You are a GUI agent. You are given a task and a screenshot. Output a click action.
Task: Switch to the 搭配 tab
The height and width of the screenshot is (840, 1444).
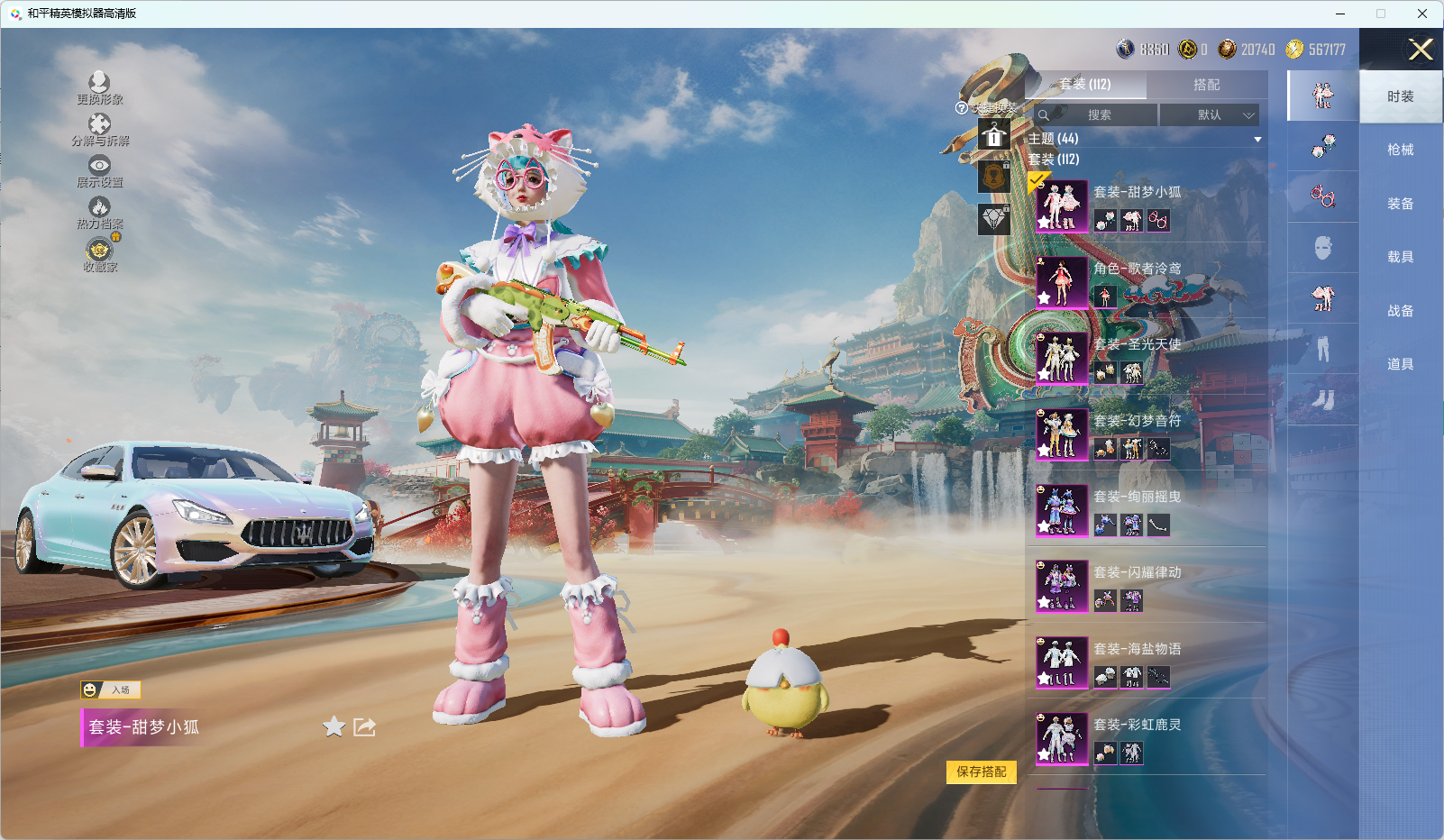click(x=1206, y=85)
